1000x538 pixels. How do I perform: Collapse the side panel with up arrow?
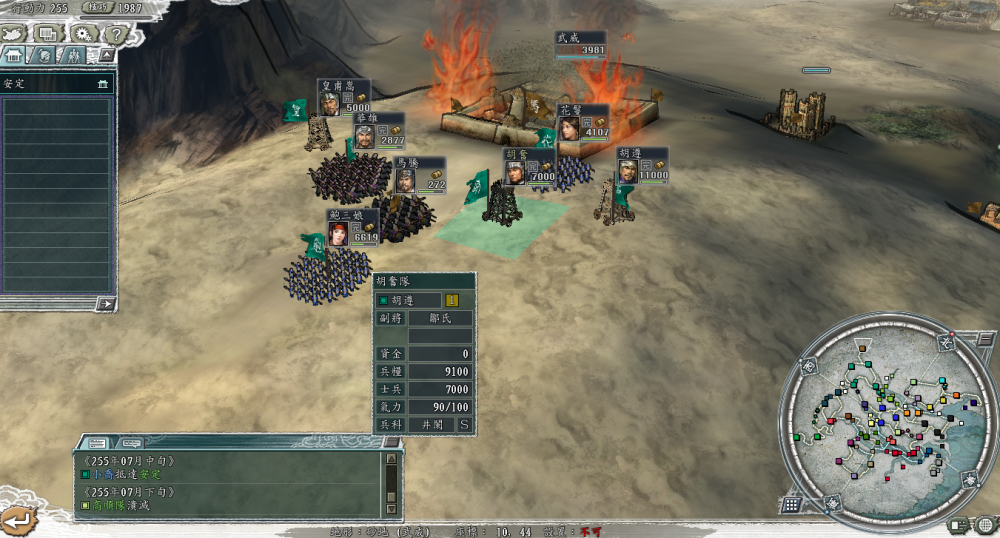[104, 56]
